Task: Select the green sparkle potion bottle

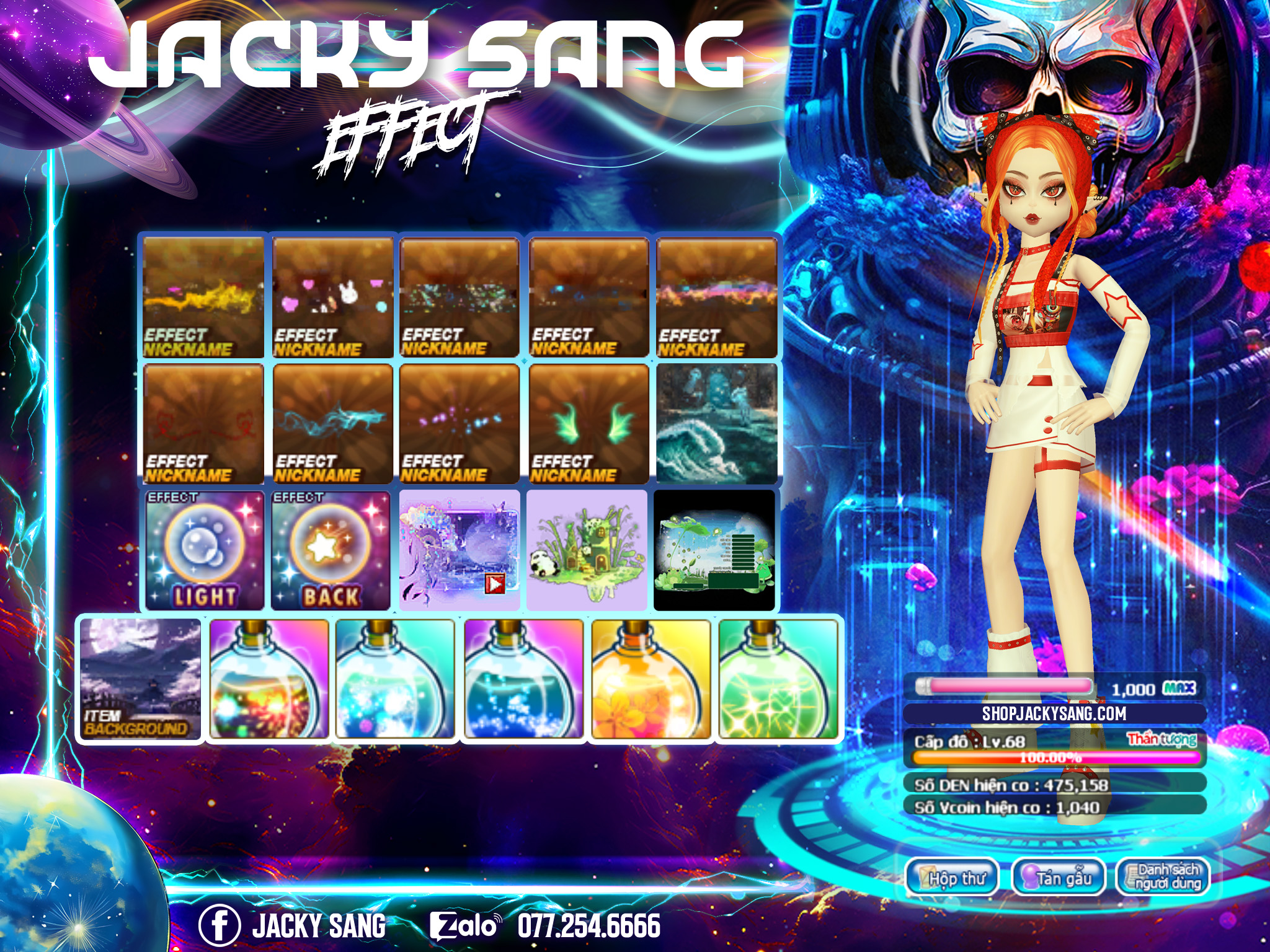Action: click(x=778, y=679)
